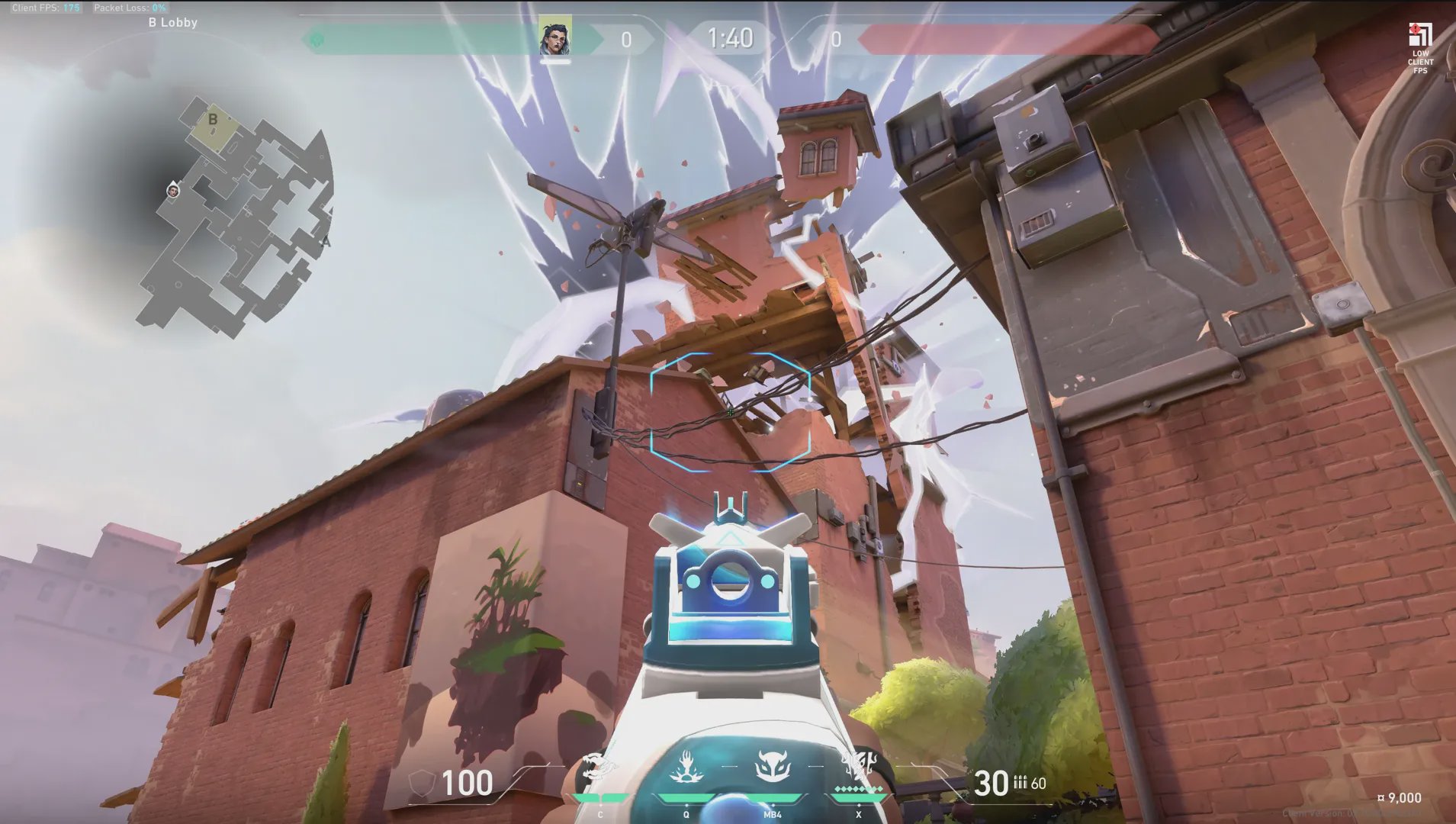
Task: Activate the jaws ability bound to C
Action: pyautogui.click(x=596, y=771)
